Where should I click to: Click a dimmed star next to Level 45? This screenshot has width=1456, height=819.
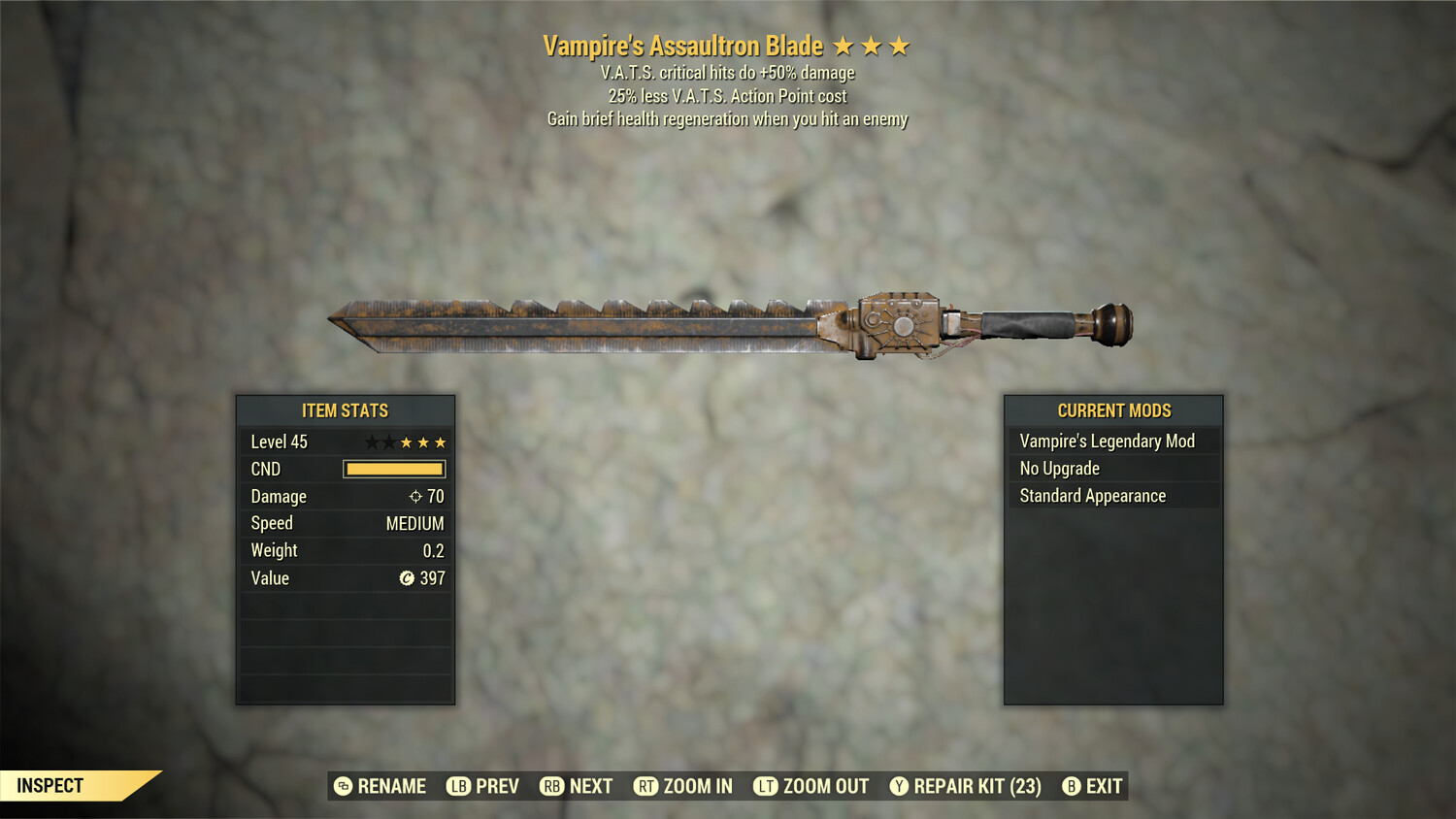pyautogui.click(x=374, y=442)
